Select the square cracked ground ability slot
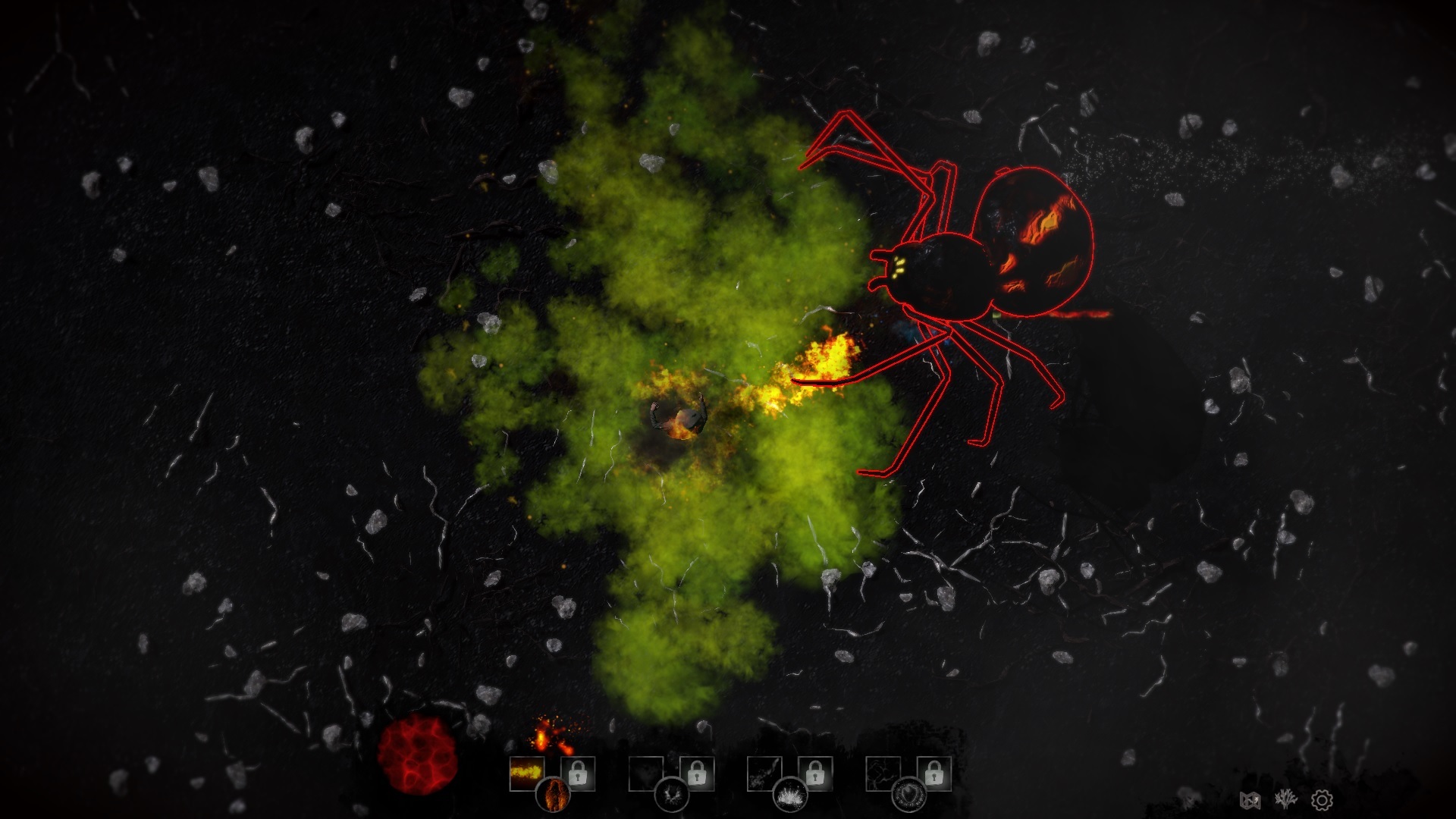The width and height of the screenshot is (1456, 819). point(883,773)
